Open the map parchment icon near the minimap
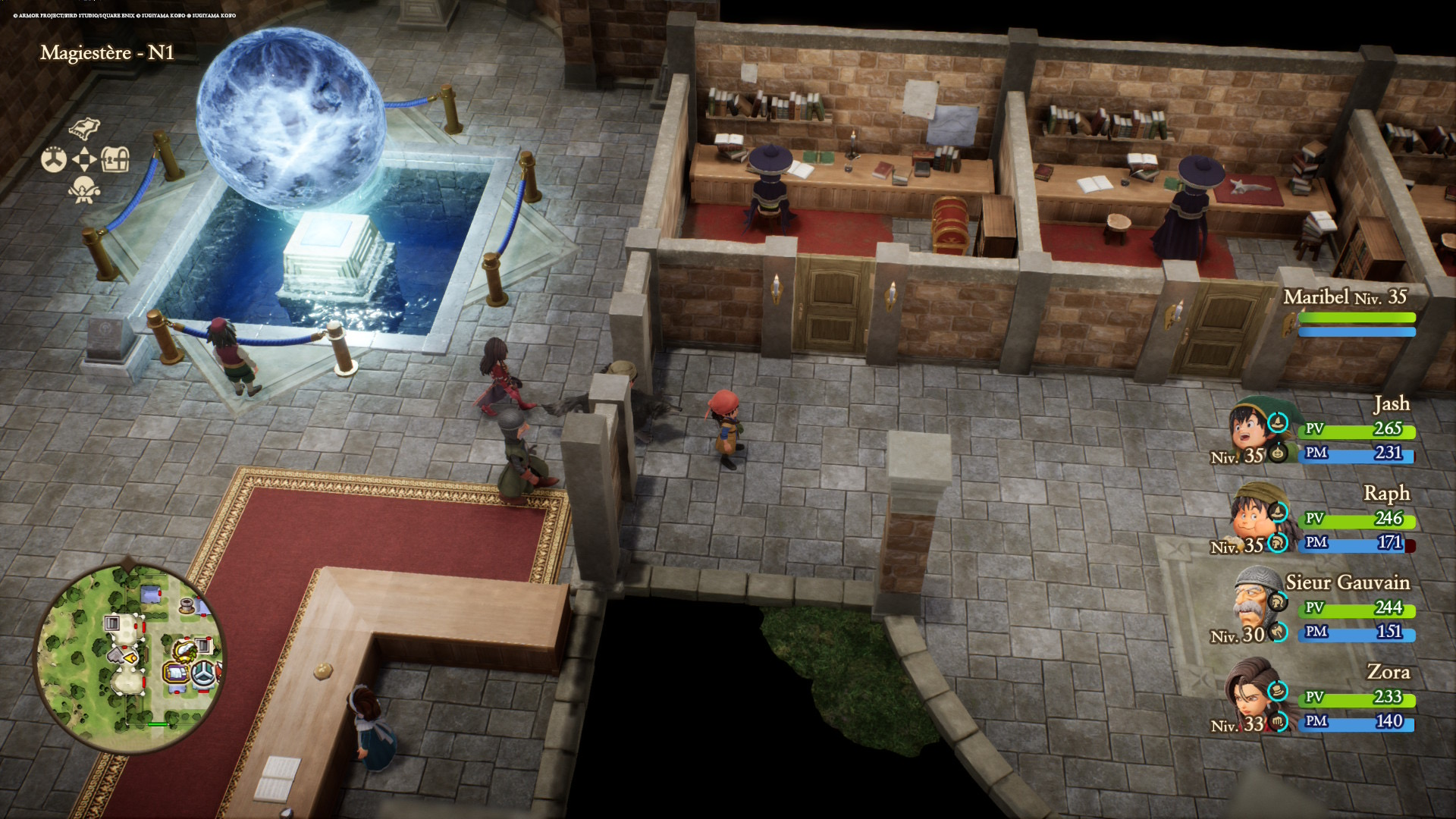 (x=84, y=128)
